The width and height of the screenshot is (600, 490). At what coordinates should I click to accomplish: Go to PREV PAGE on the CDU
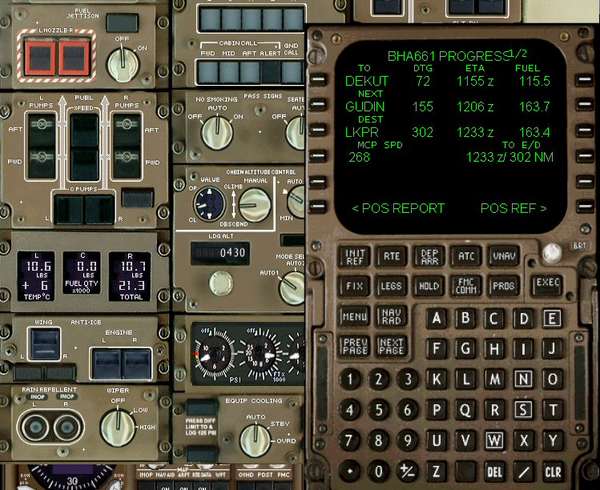(354, 346)
